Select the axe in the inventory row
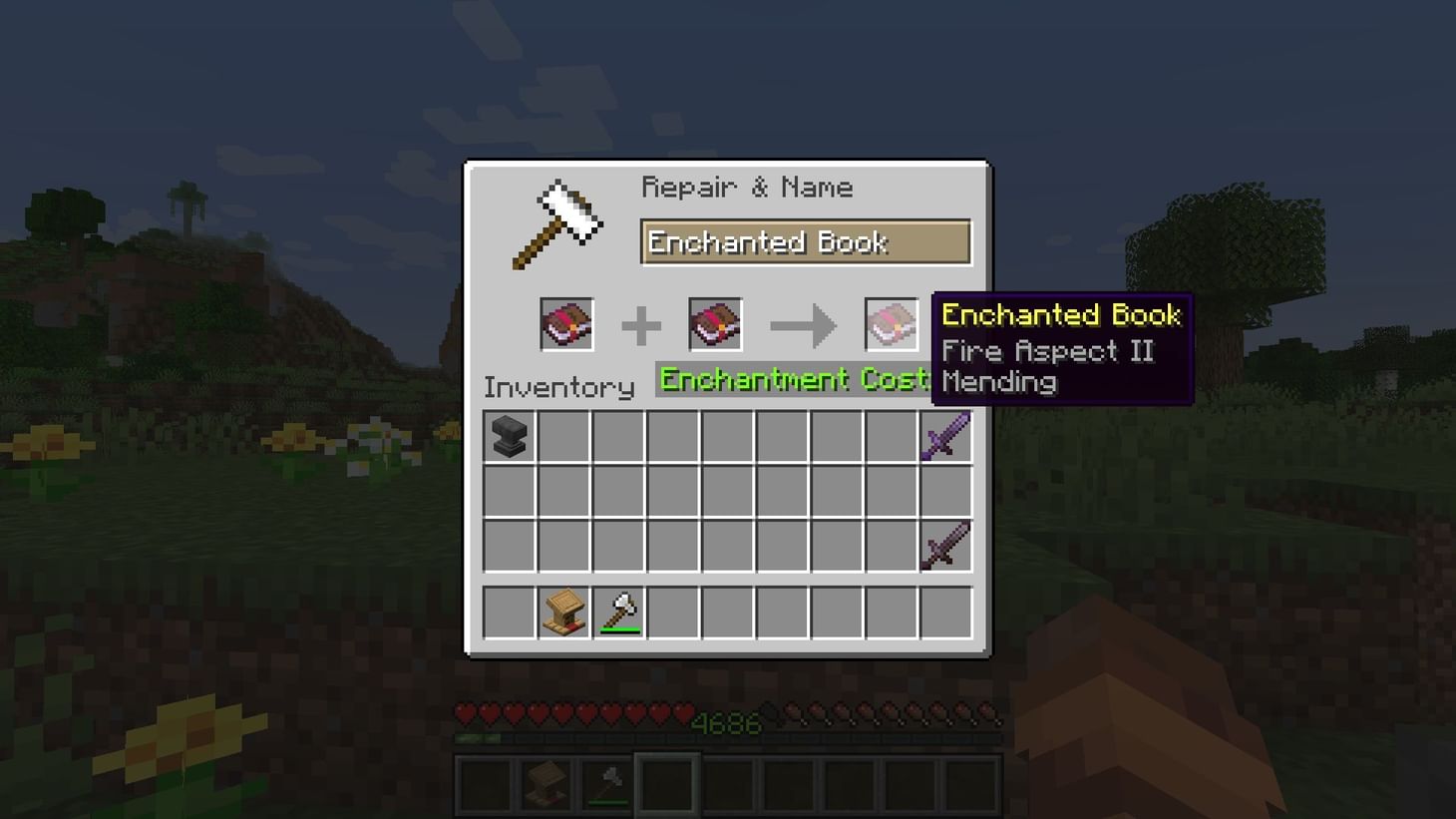 coord(618,612)
